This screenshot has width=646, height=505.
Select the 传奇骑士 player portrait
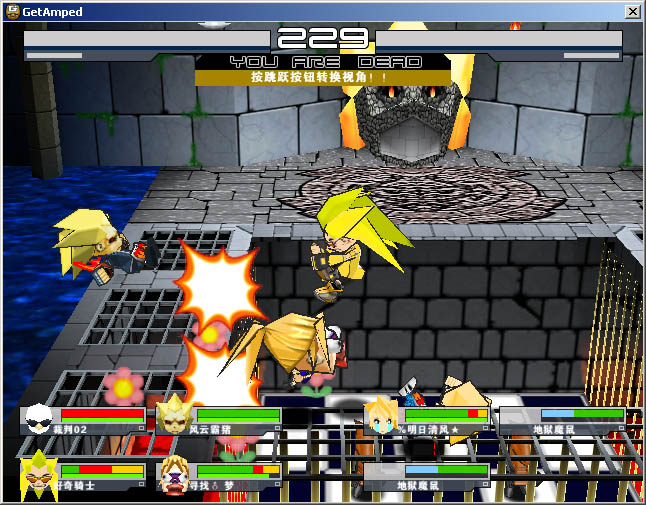click(39, 474)
